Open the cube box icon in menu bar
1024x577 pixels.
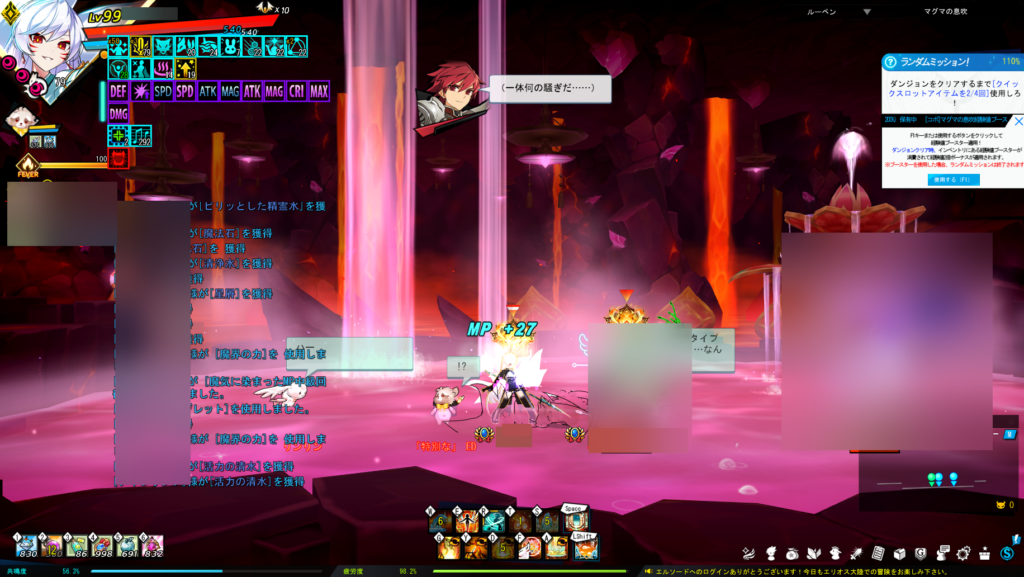tap(898, 553)
